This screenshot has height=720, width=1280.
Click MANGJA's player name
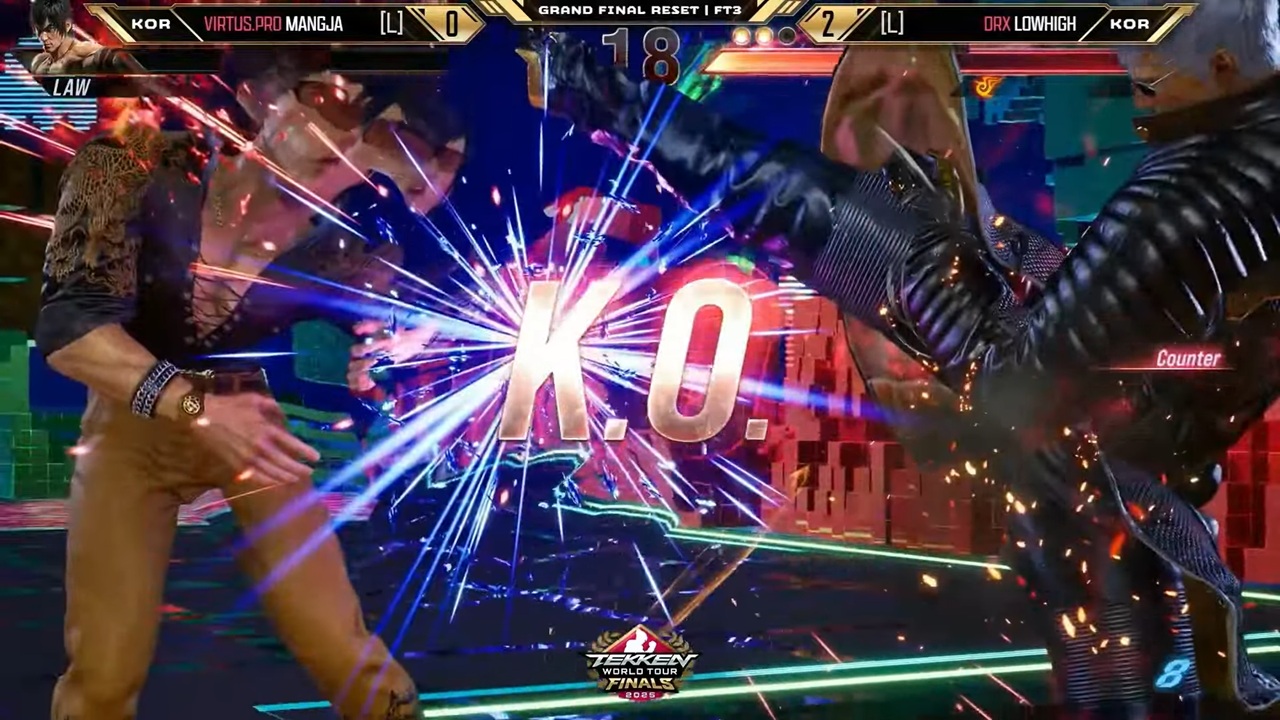[x=311, y=23]
